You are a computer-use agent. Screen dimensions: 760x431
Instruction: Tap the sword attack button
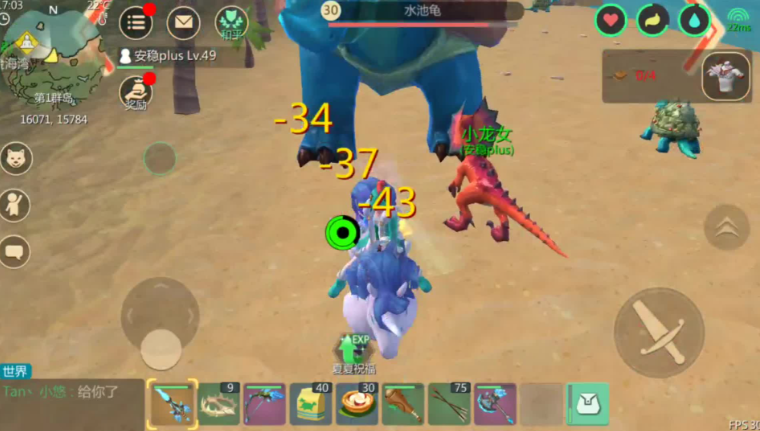pyautogui.click(x=659, y=333)
